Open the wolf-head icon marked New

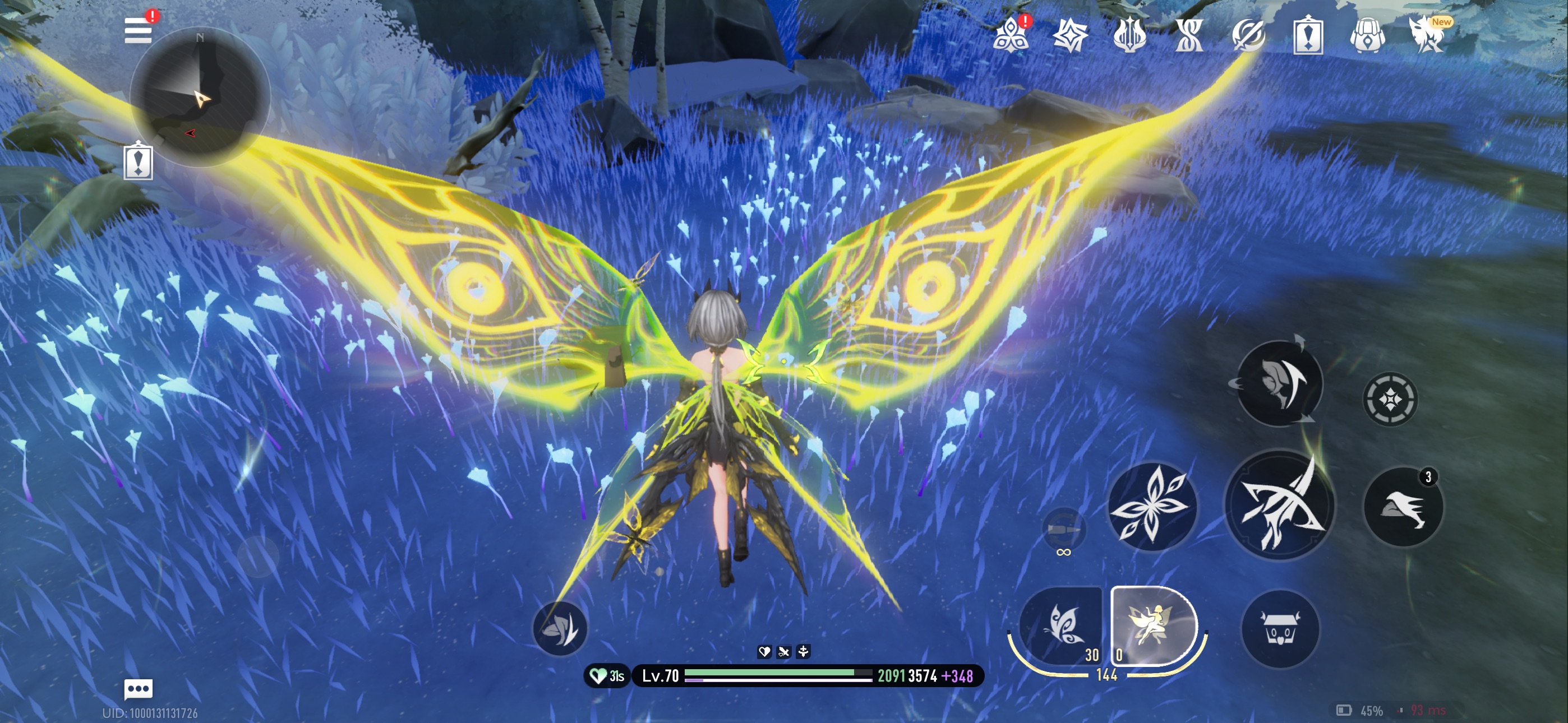1426,35
